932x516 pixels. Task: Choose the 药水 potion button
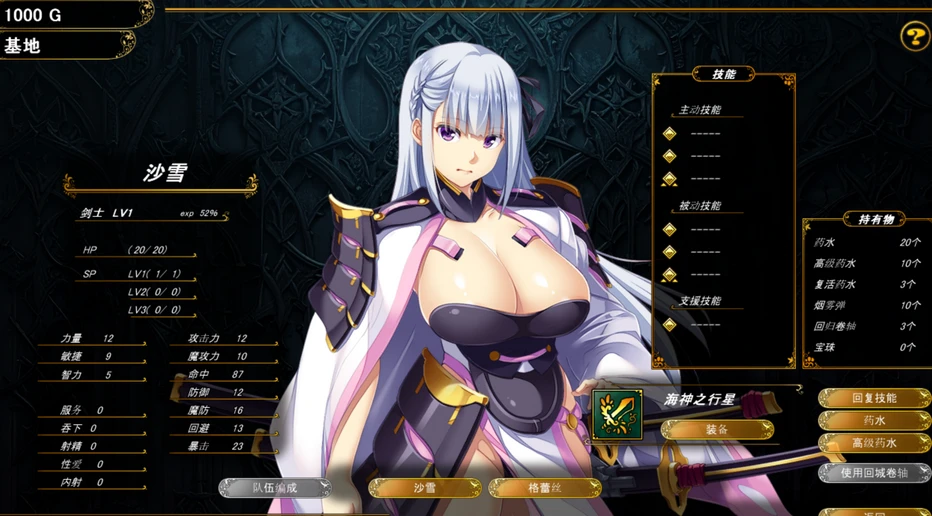coord(874,421)
